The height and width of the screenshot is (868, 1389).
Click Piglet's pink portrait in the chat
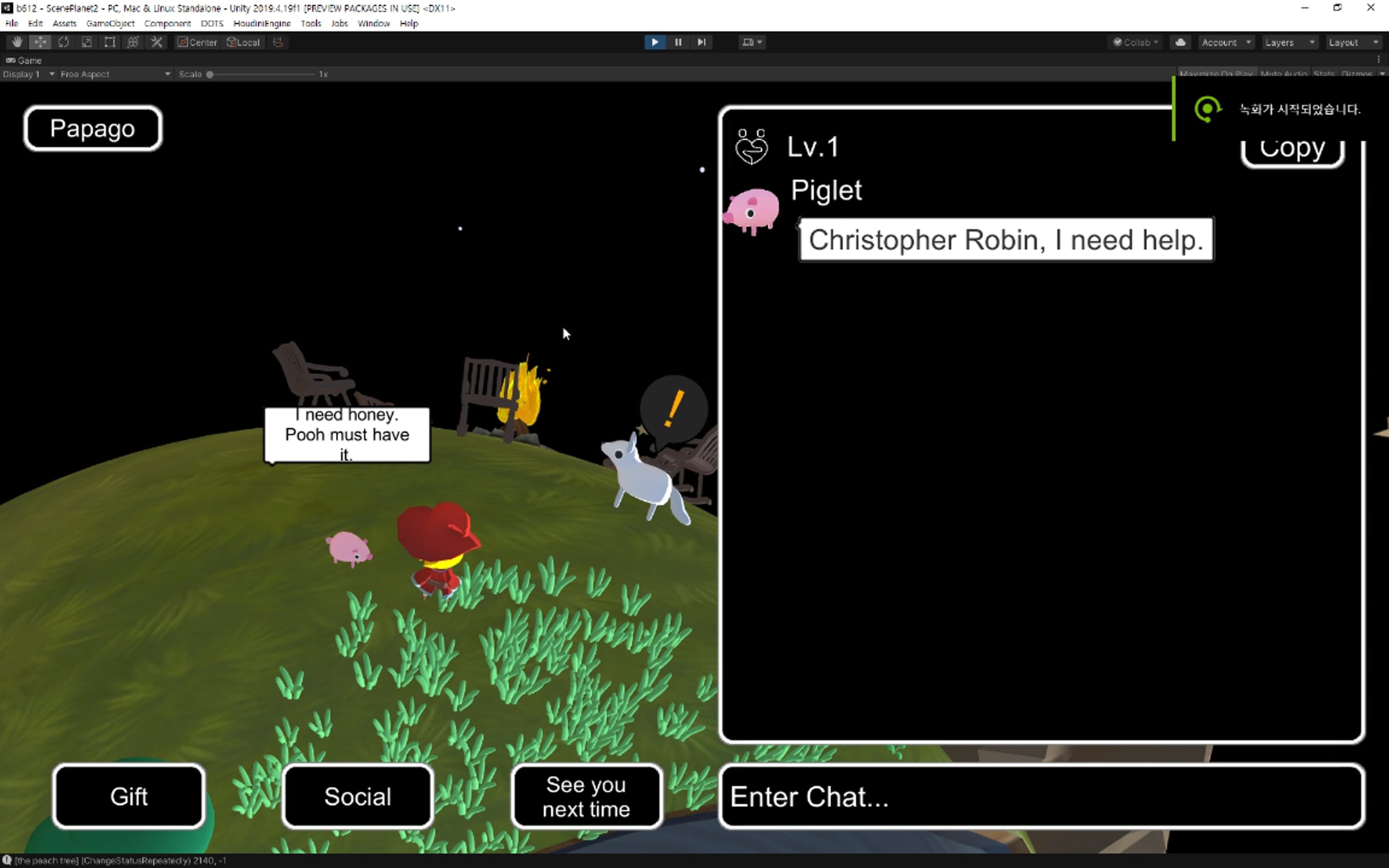(751, 211)
